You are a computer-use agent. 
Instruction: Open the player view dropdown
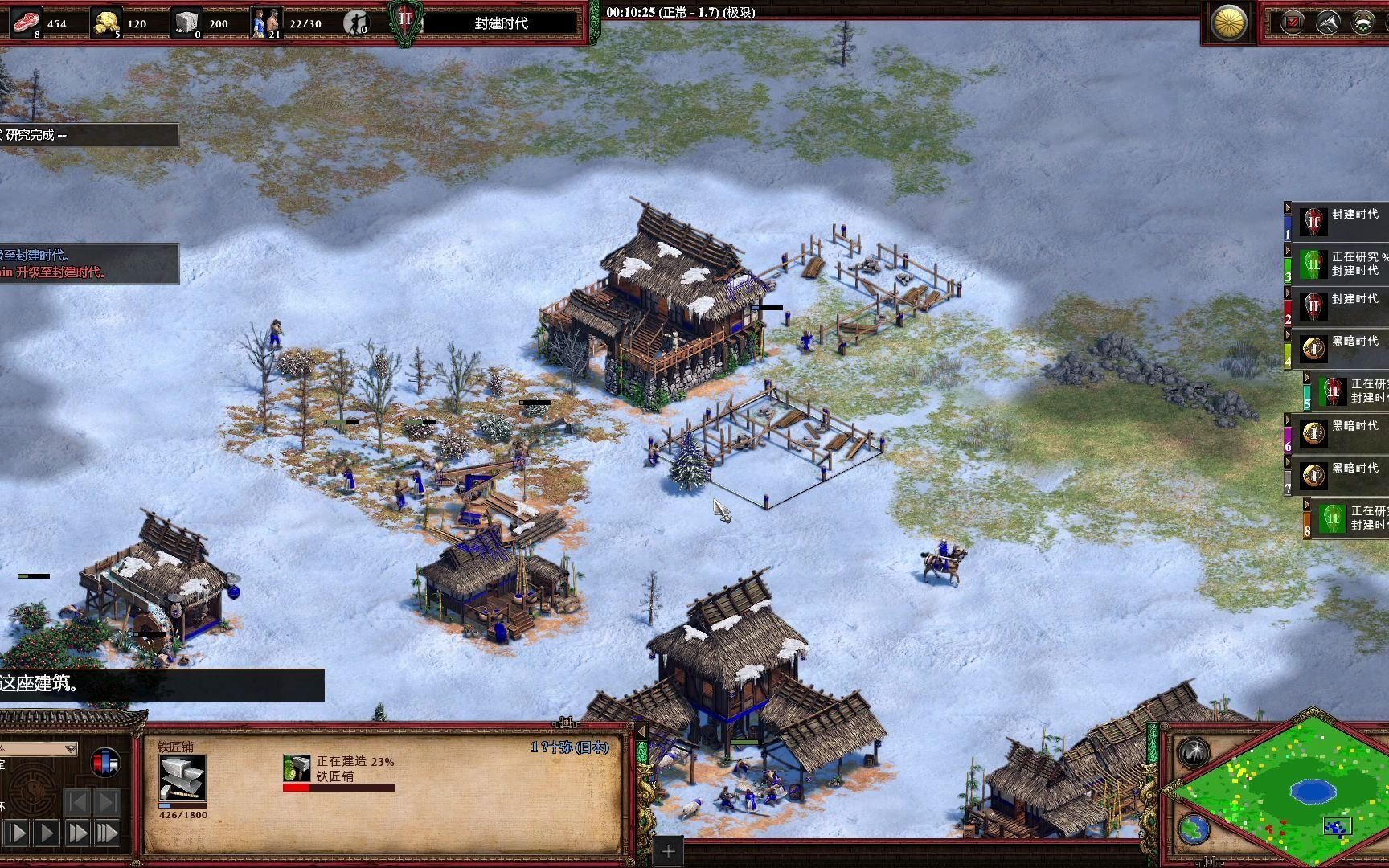tap(70, 748)
